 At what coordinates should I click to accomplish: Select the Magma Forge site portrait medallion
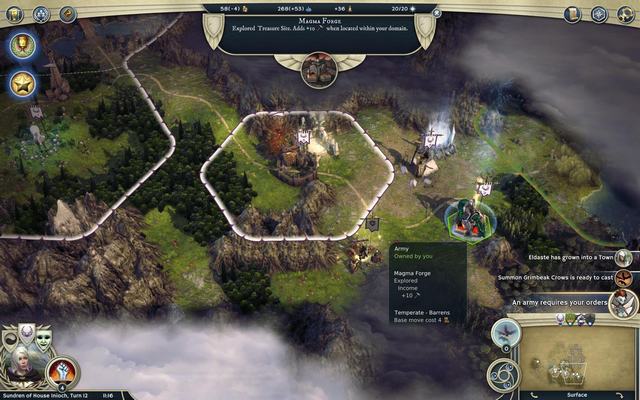320,68
